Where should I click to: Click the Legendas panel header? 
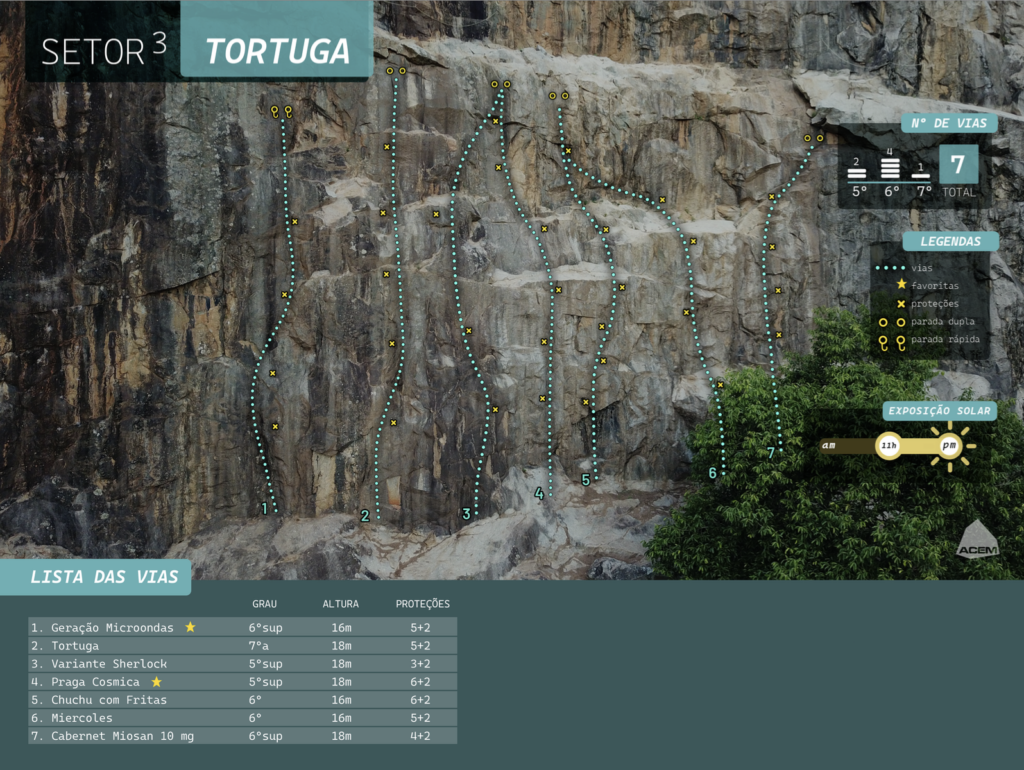click(x=950, y=241)
